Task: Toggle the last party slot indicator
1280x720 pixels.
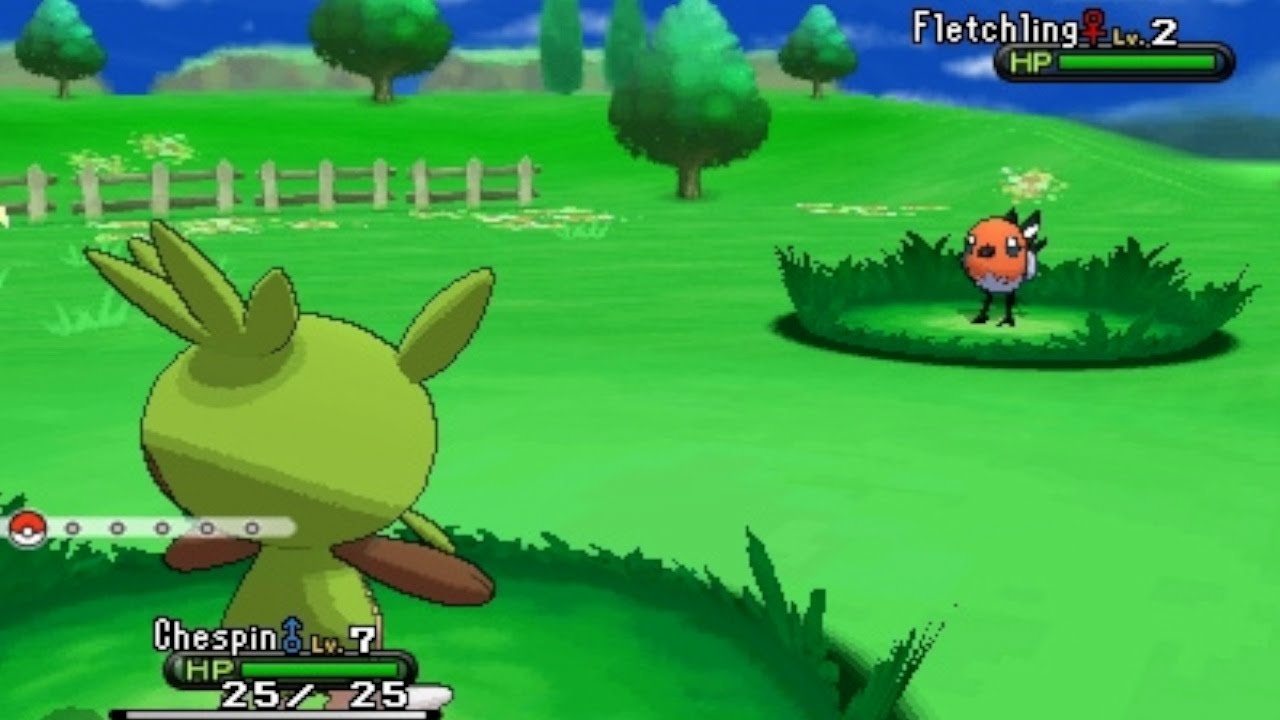Action: 251,527
